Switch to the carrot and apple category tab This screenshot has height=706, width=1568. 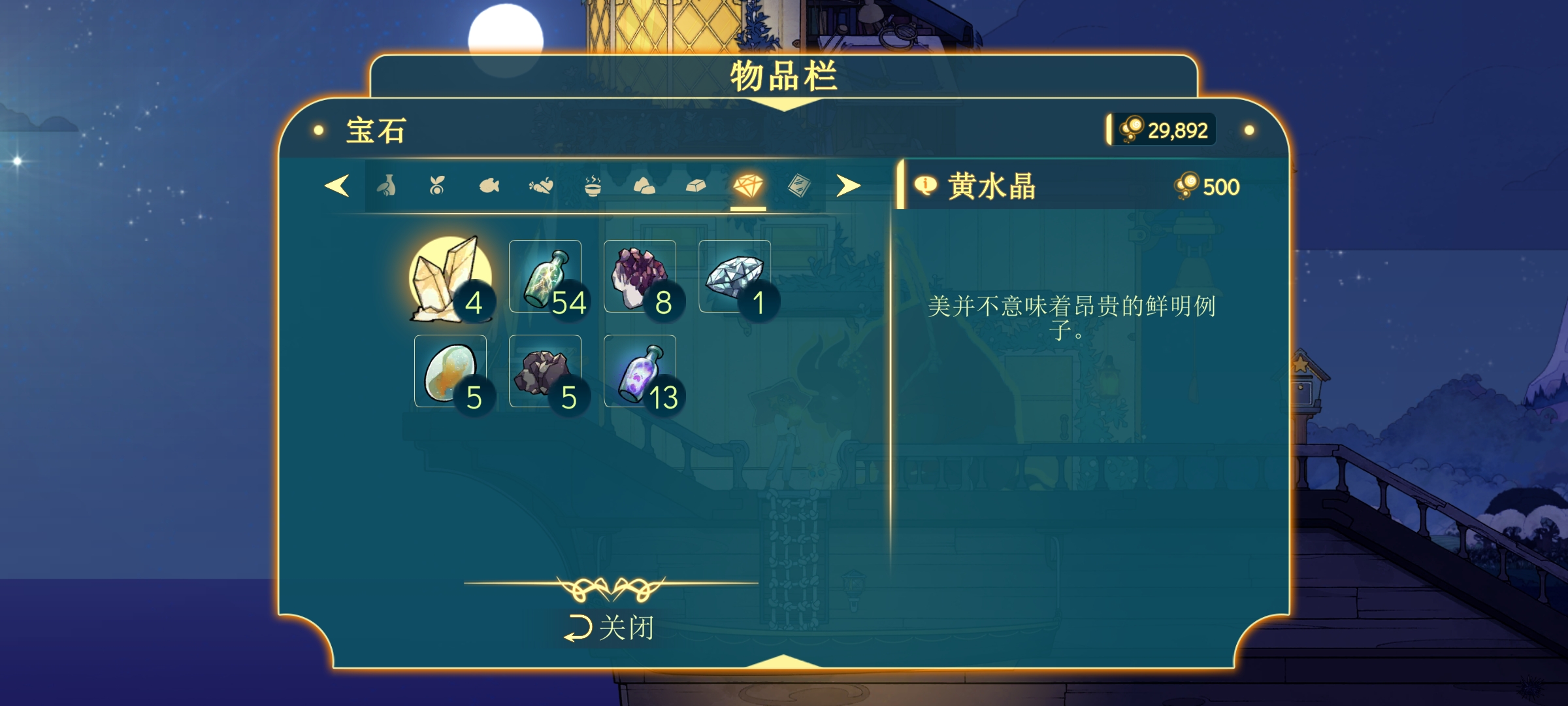click(541, 187)
